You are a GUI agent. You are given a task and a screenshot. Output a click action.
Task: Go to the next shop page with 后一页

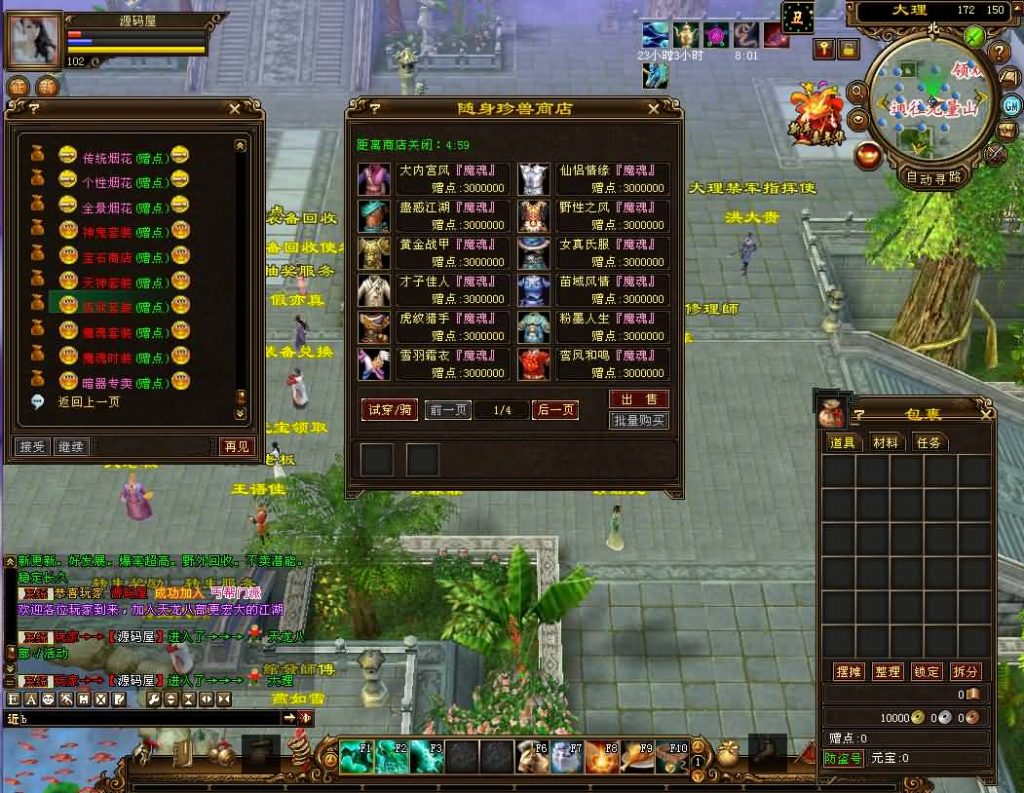pos(555,410)
